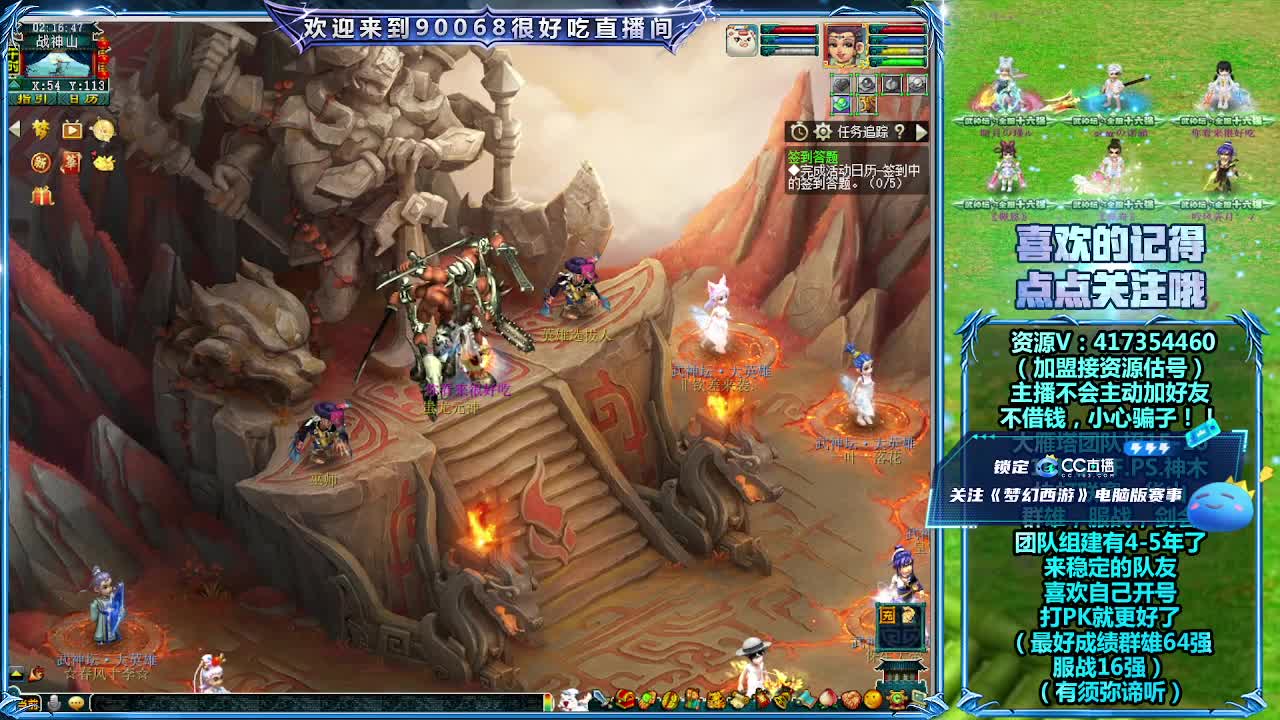Collapse the left sidebar with the arrow

[14, 127]
